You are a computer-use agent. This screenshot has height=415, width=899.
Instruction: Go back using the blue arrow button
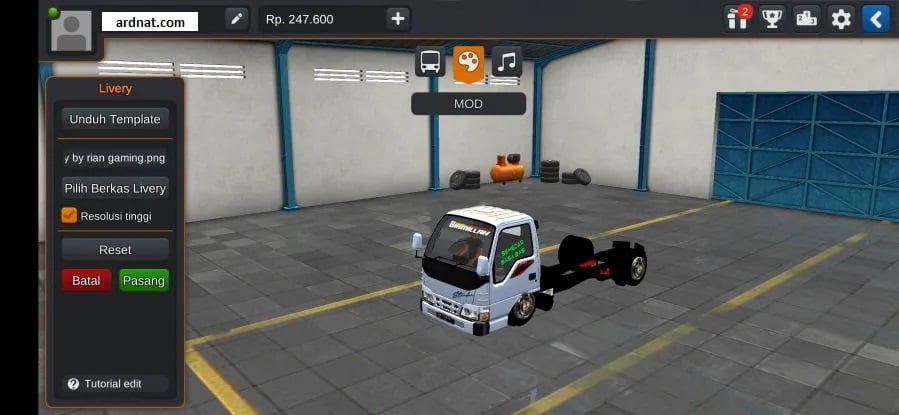[875, 18]
